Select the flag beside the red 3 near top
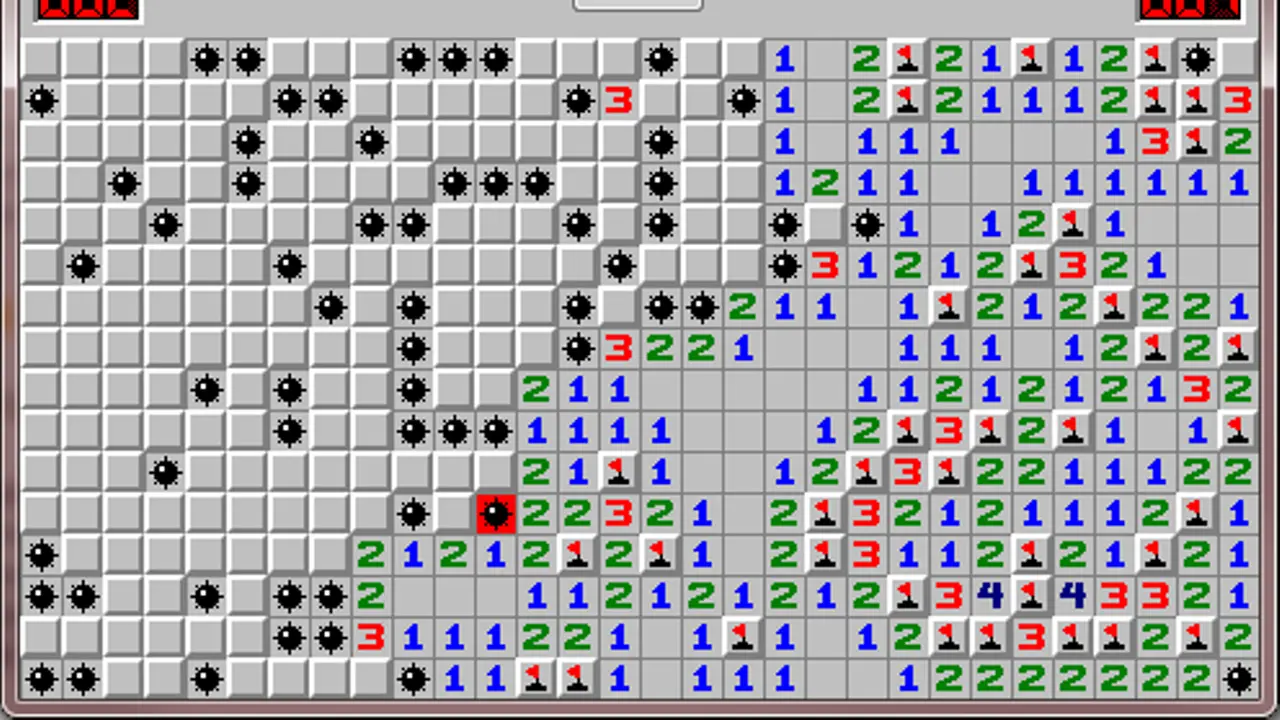 (x=1197, y=100)
